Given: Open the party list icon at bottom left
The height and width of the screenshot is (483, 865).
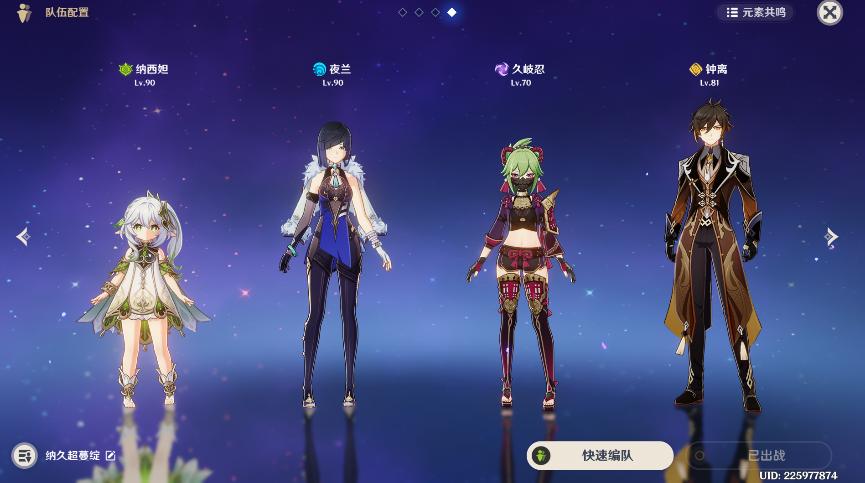Looking at the screenshot, I should [24, 456].
